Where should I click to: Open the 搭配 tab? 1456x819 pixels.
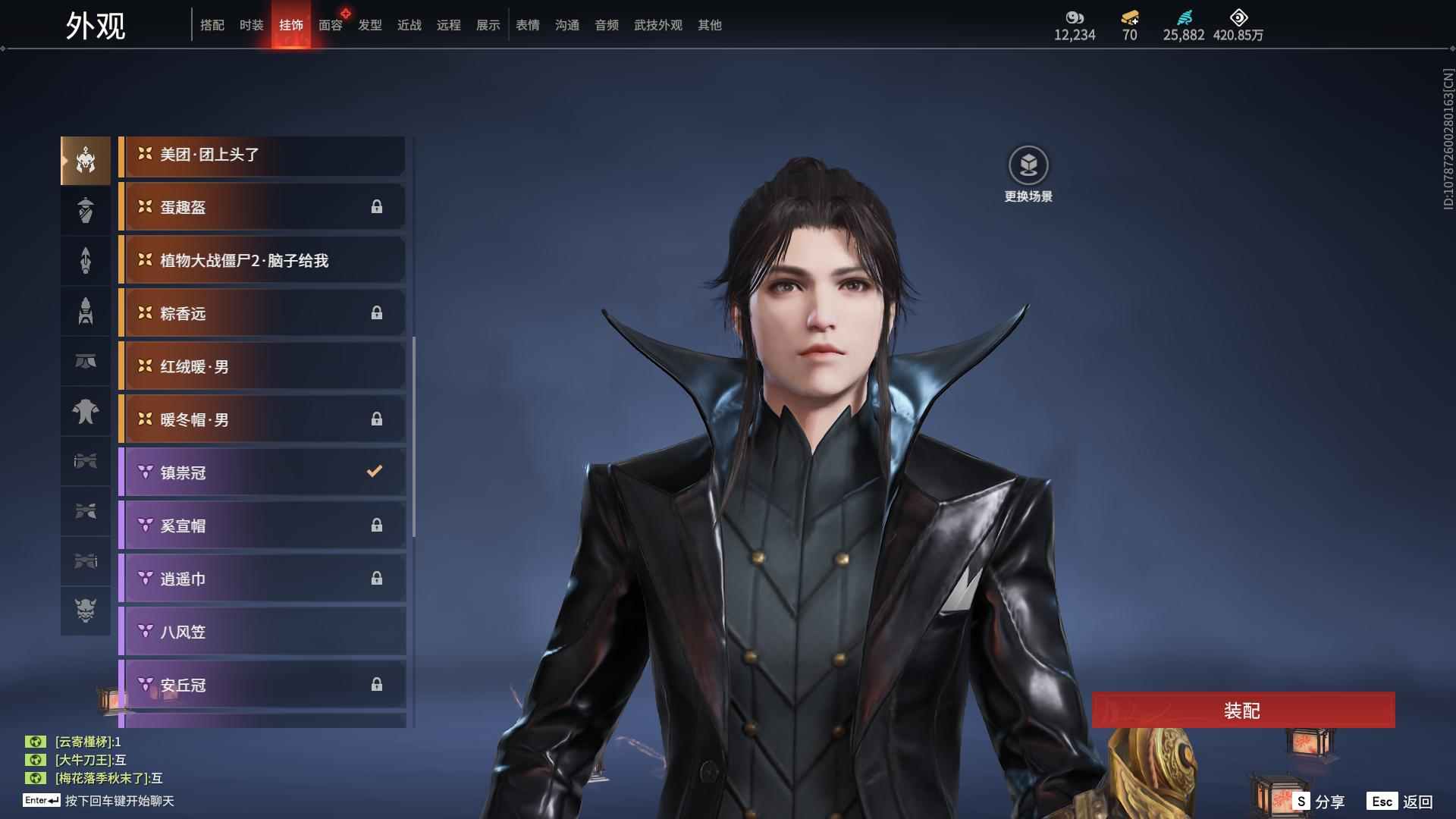(212, 25)
